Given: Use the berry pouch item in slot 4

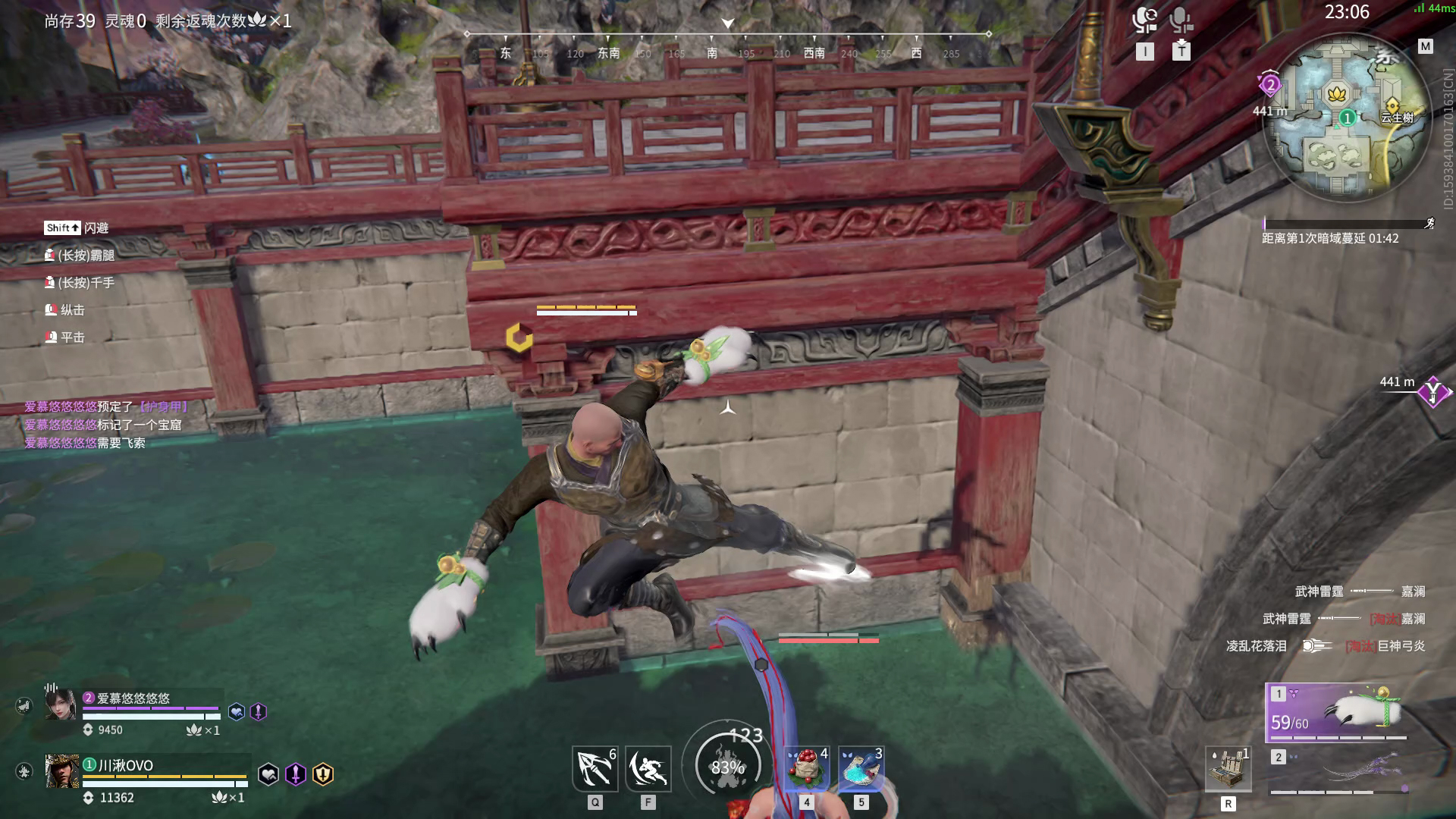Looking at the screenshot, I should click(x=806, y=768).
